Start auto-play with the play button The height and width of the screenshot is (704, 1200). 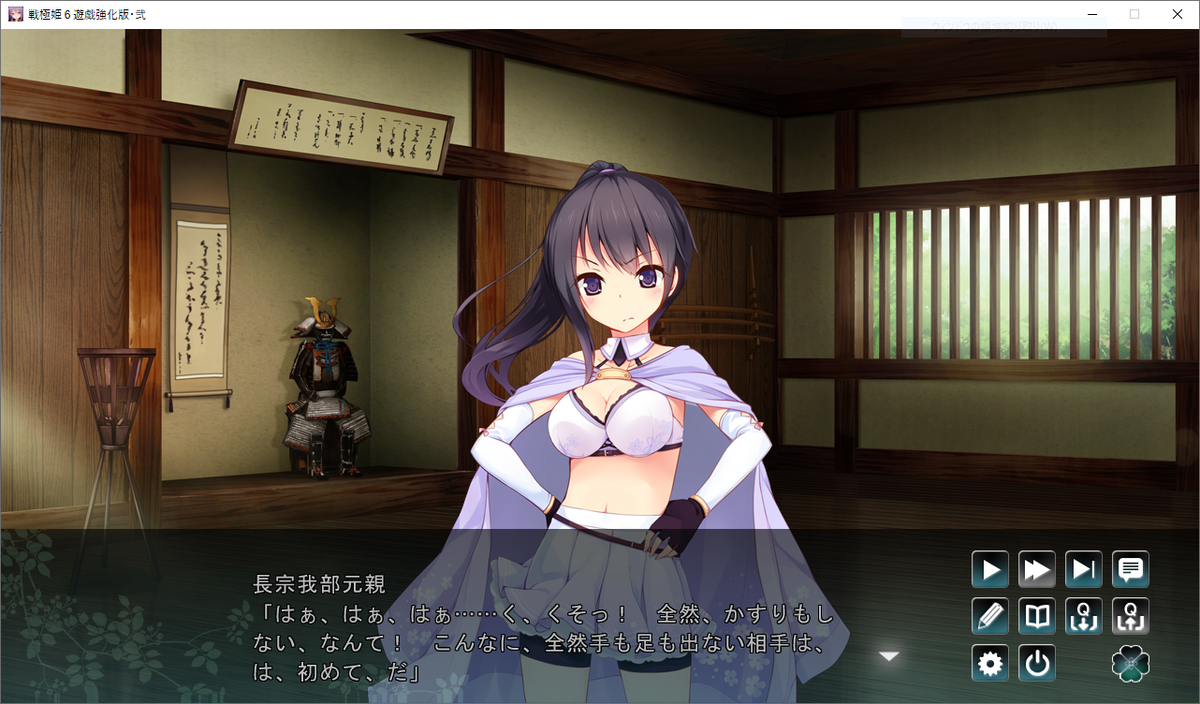coord(990,570)
